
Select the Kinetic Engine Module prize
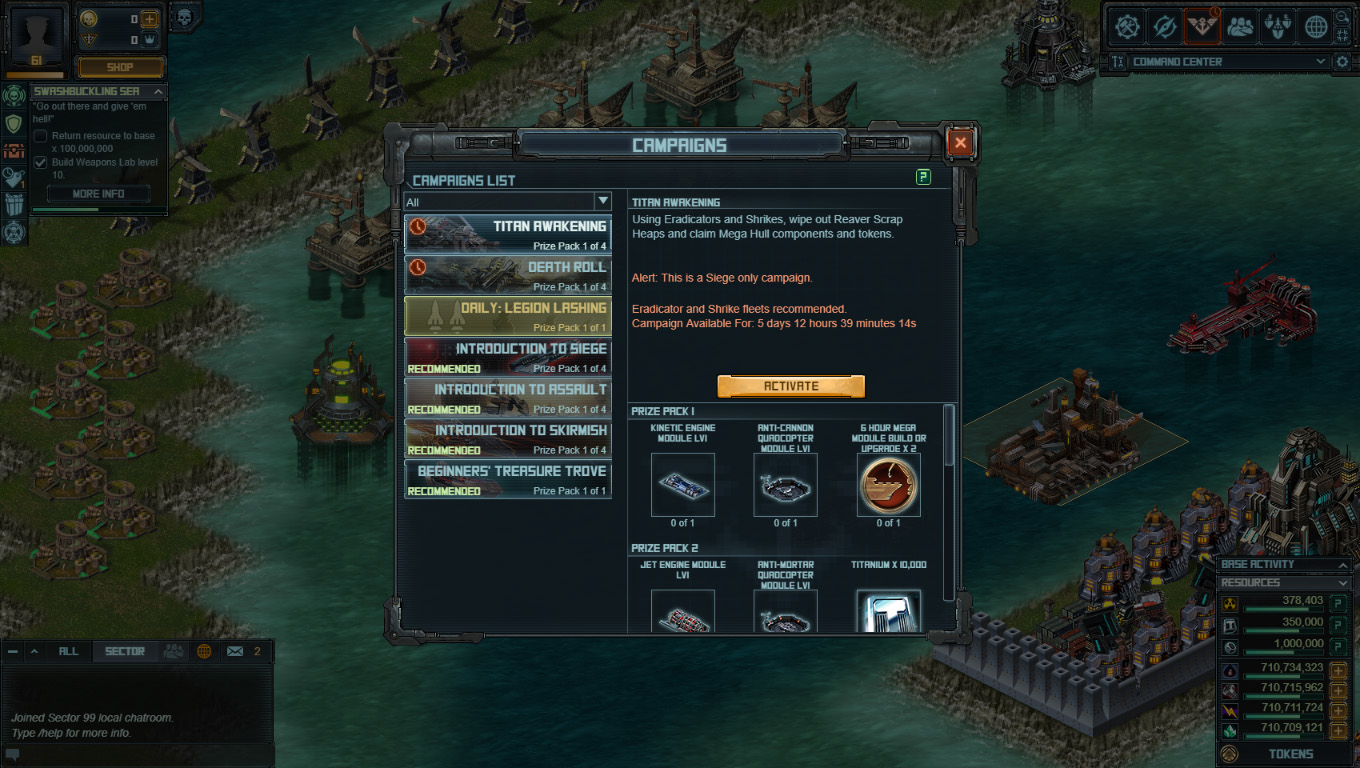point(683,485)
